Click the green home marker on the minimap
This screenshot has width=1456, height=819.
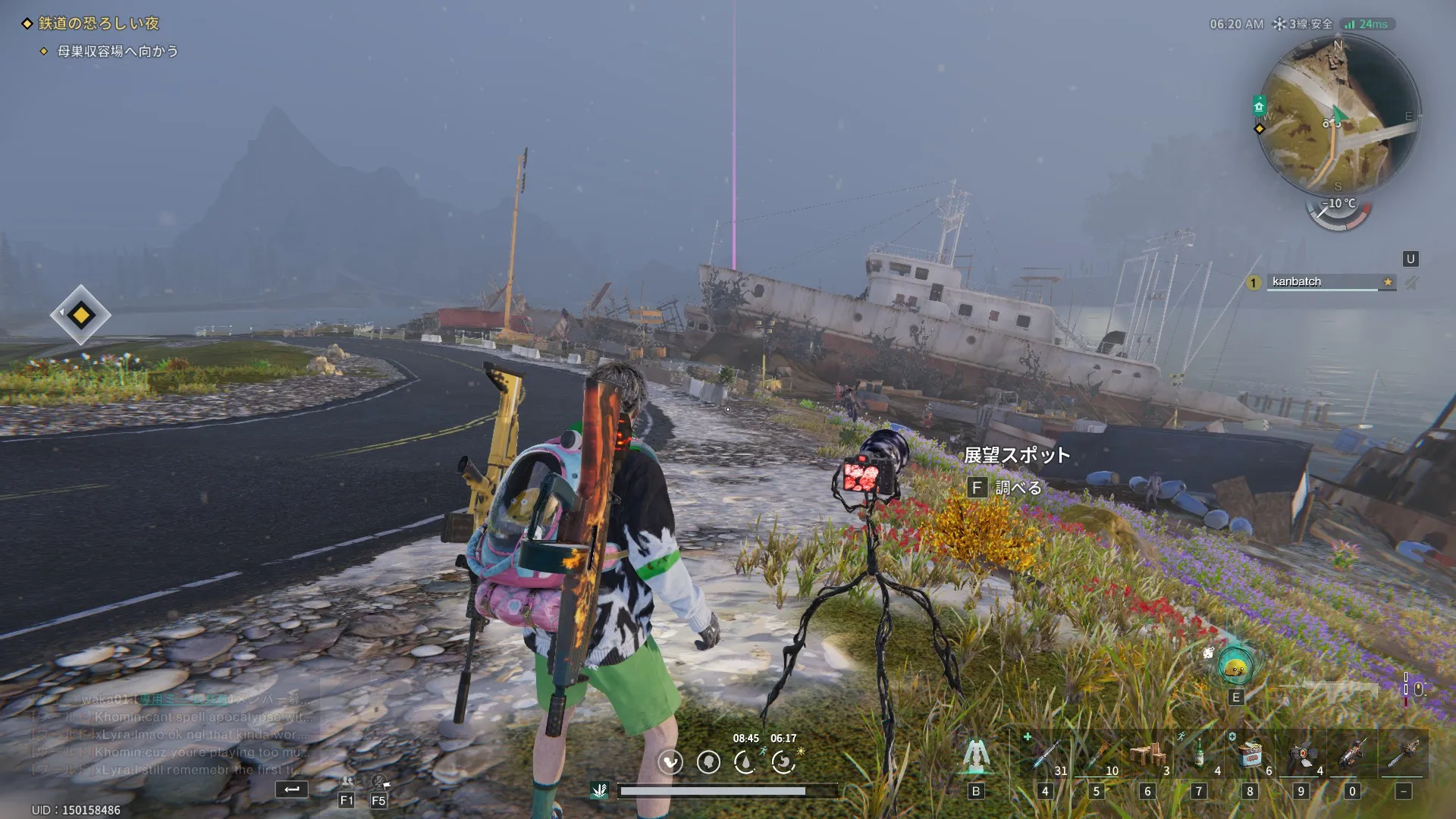click(x=1259, y=105)
